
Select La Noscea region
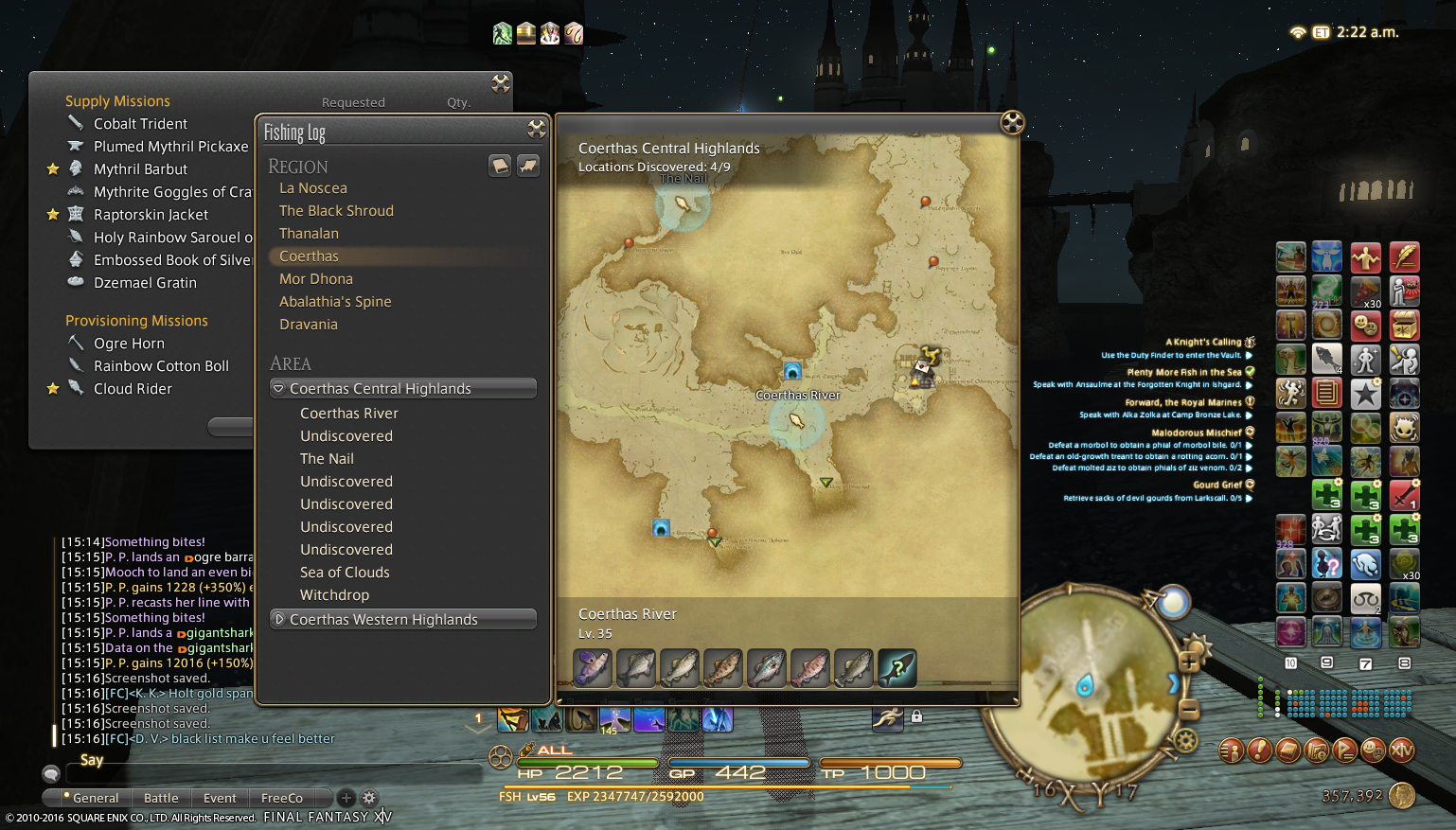[x=313, y=188]
